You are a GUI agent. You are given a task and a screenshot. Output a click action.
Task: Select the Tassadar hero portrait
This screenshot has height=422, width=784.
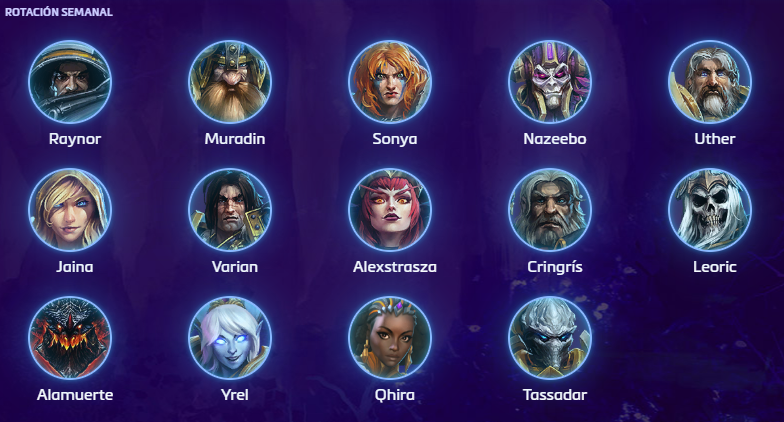(550, 337)
